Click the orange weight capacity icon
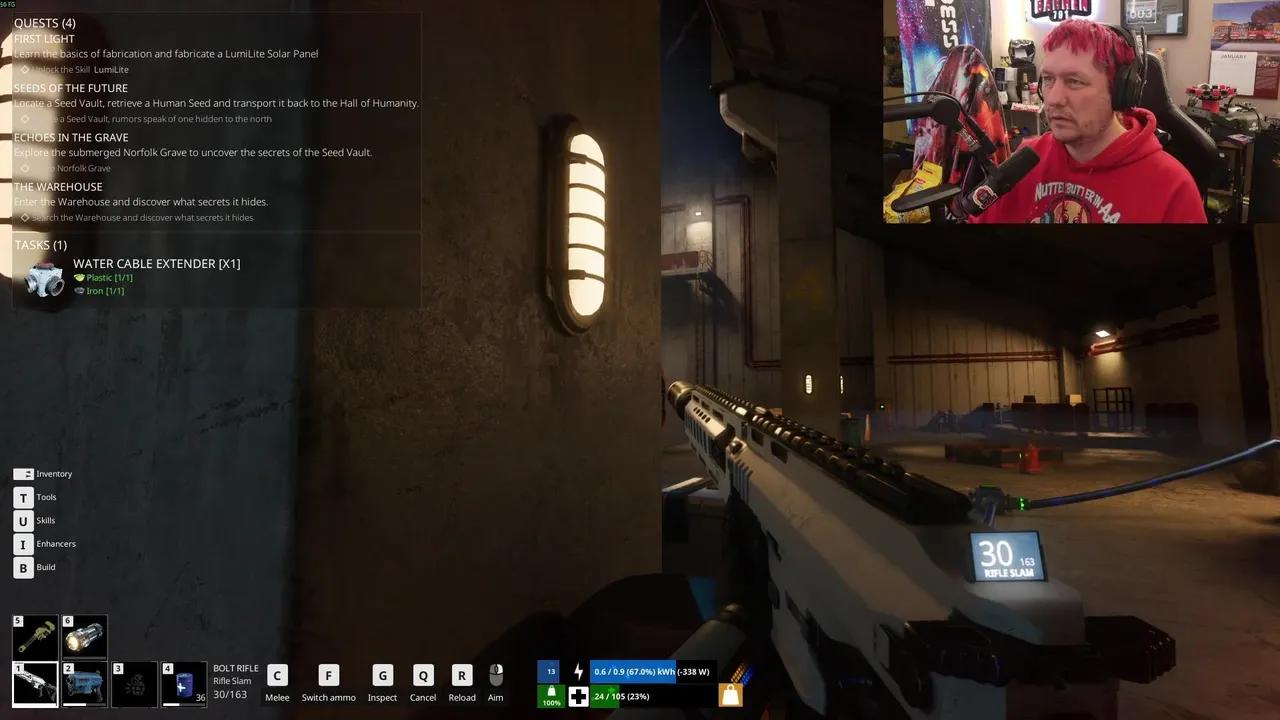This screenshot has width=1280, height=720. pos(730,694)
